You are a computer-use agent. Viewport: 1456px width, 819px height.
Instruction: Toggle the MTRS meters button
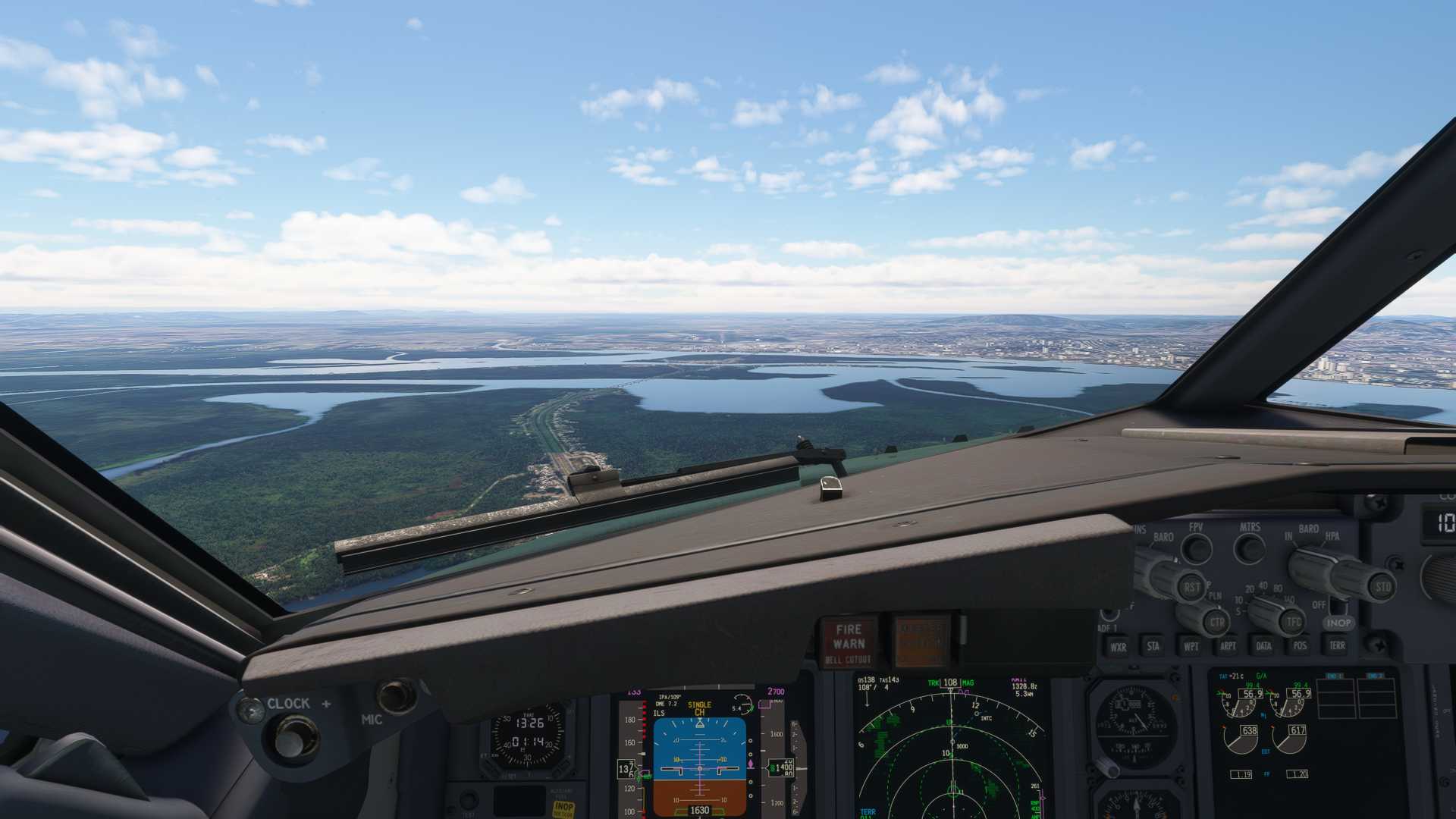tap(1249, 548)
